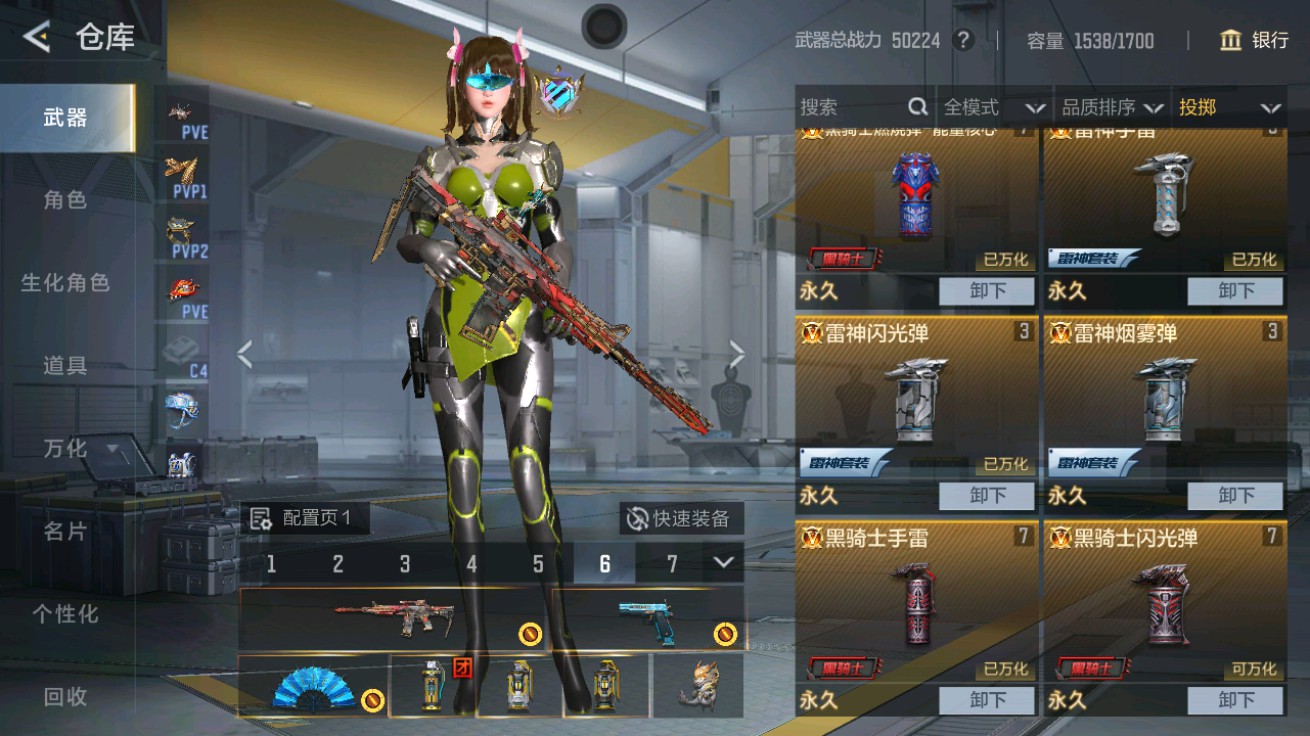Tap the search magnifier icon
The width and height of the screenshot is (1310, 736).
(917, 107)
